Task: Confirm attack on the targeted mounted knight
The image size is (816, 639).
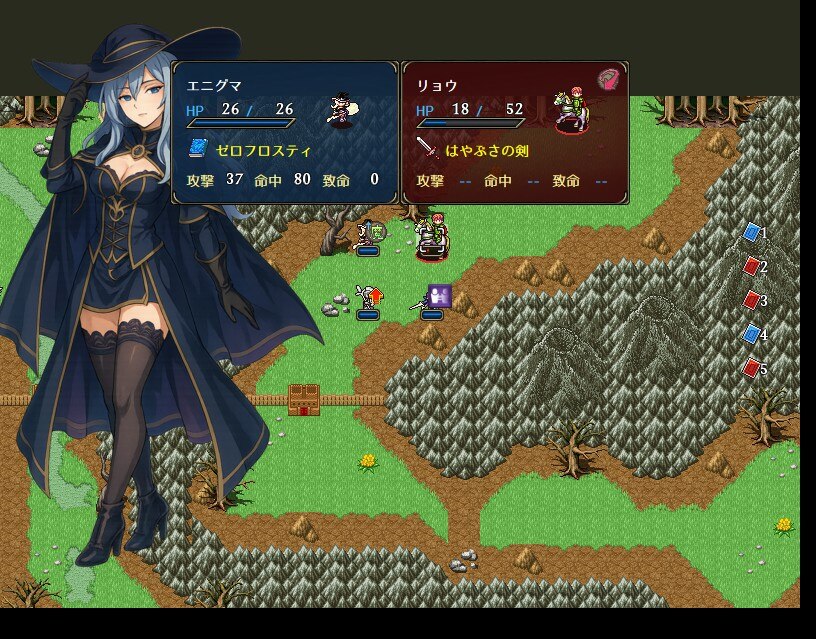Action: [x=432, y=236]
